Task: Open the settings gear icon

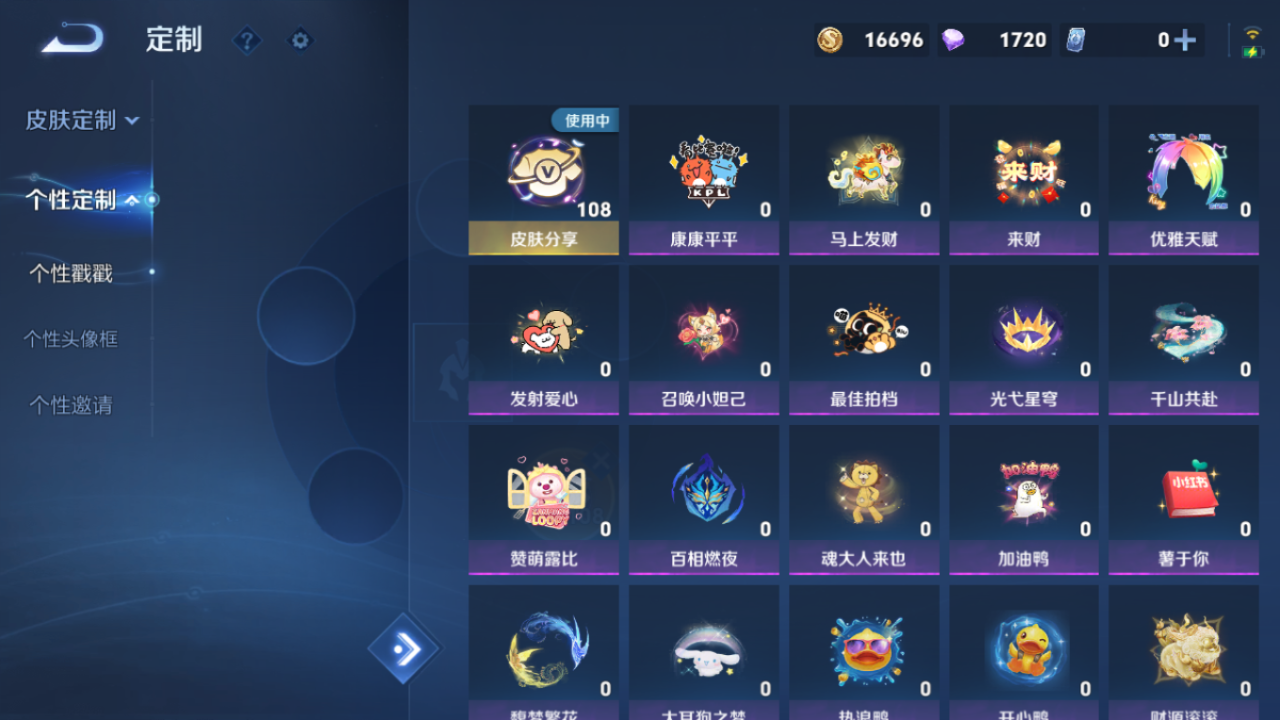Action: (300, 40)
